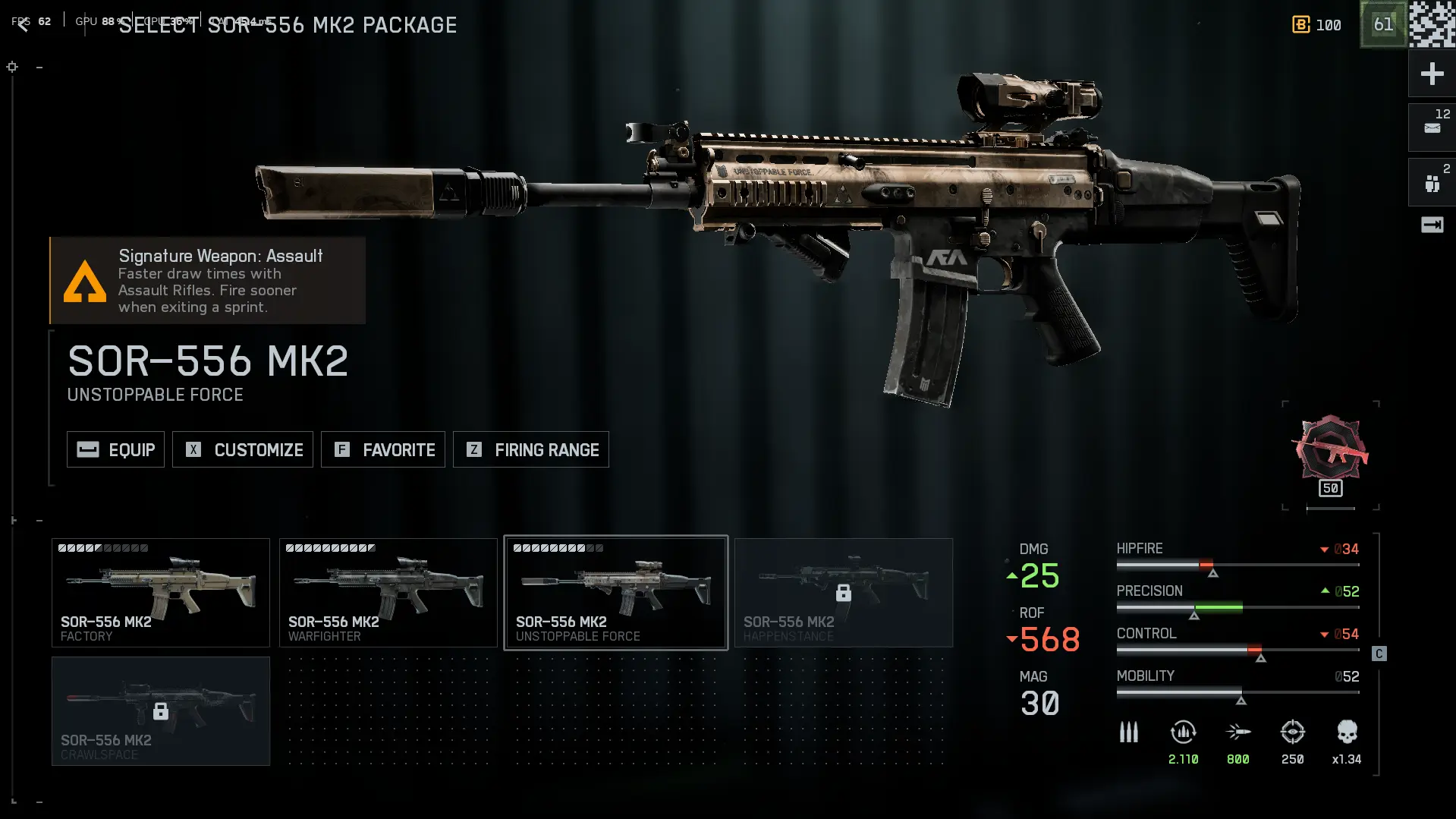This screenshot has width=1456, height=819.
Task: Mark this package as Favorite
Action: (x=383, y=449)
